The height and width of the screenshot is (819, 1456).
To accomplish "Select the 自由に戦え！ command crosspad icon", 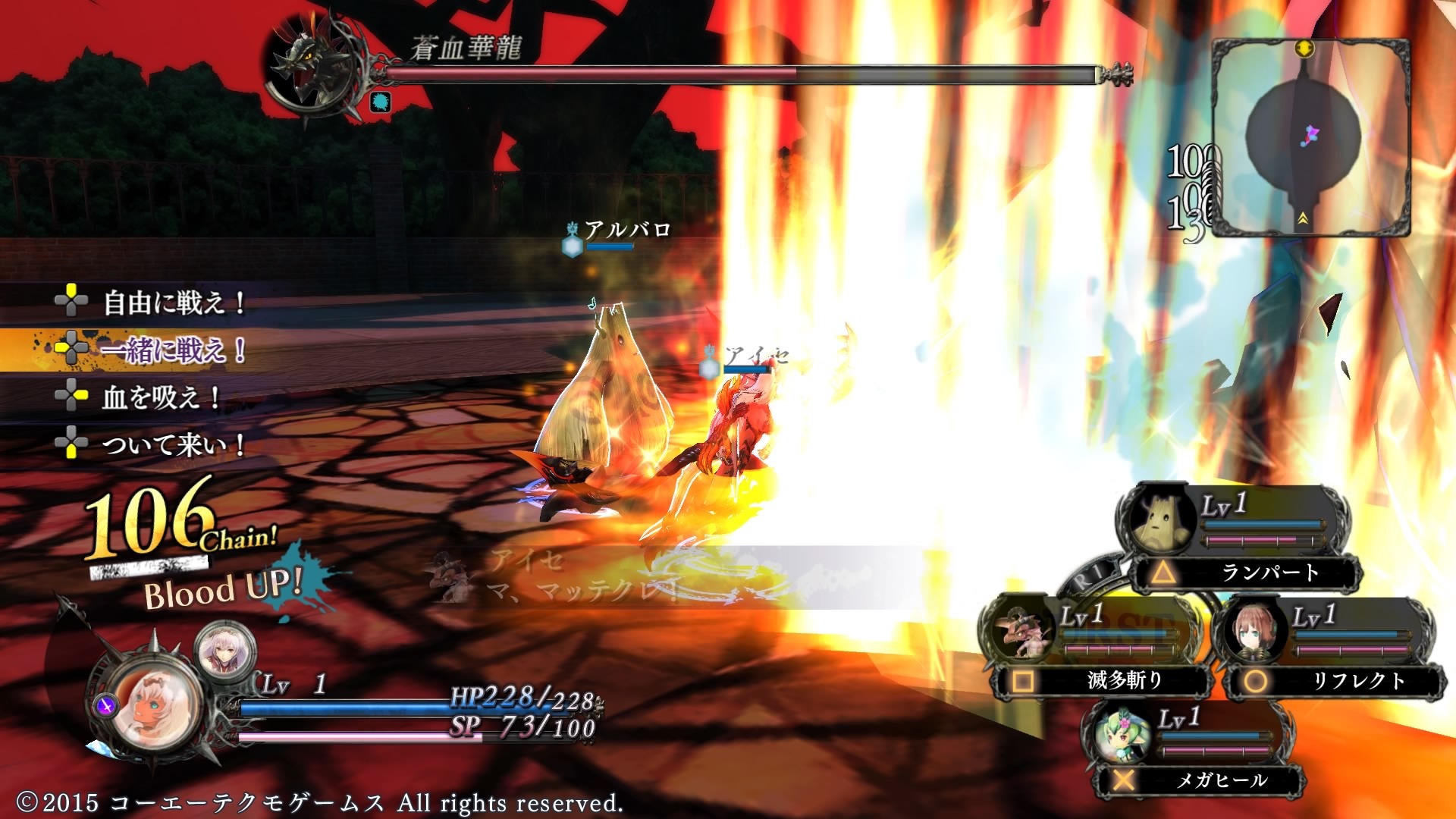I will 72,301.
